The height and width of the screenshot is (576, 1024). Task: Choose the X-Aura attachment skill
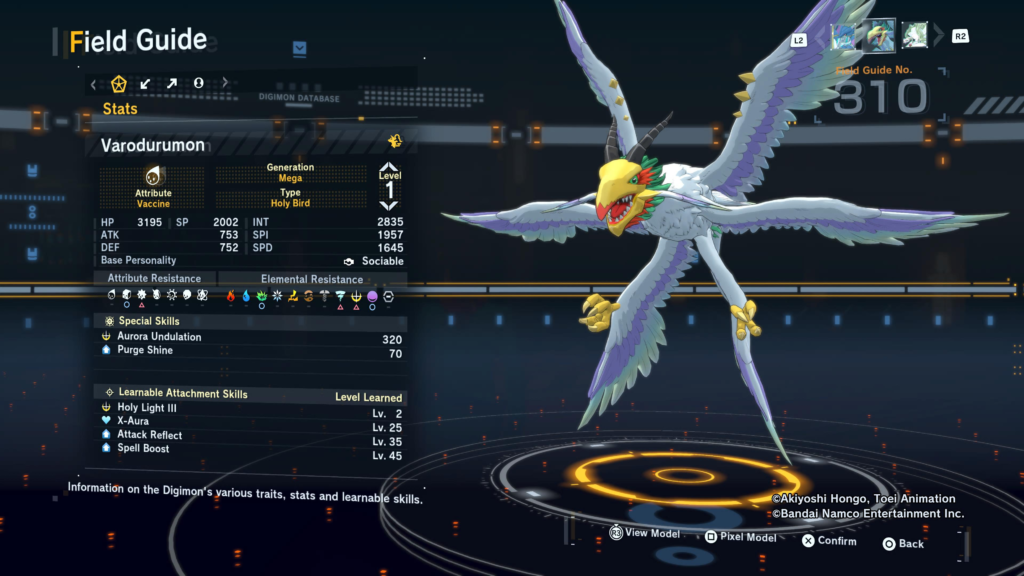coord(134,421)
